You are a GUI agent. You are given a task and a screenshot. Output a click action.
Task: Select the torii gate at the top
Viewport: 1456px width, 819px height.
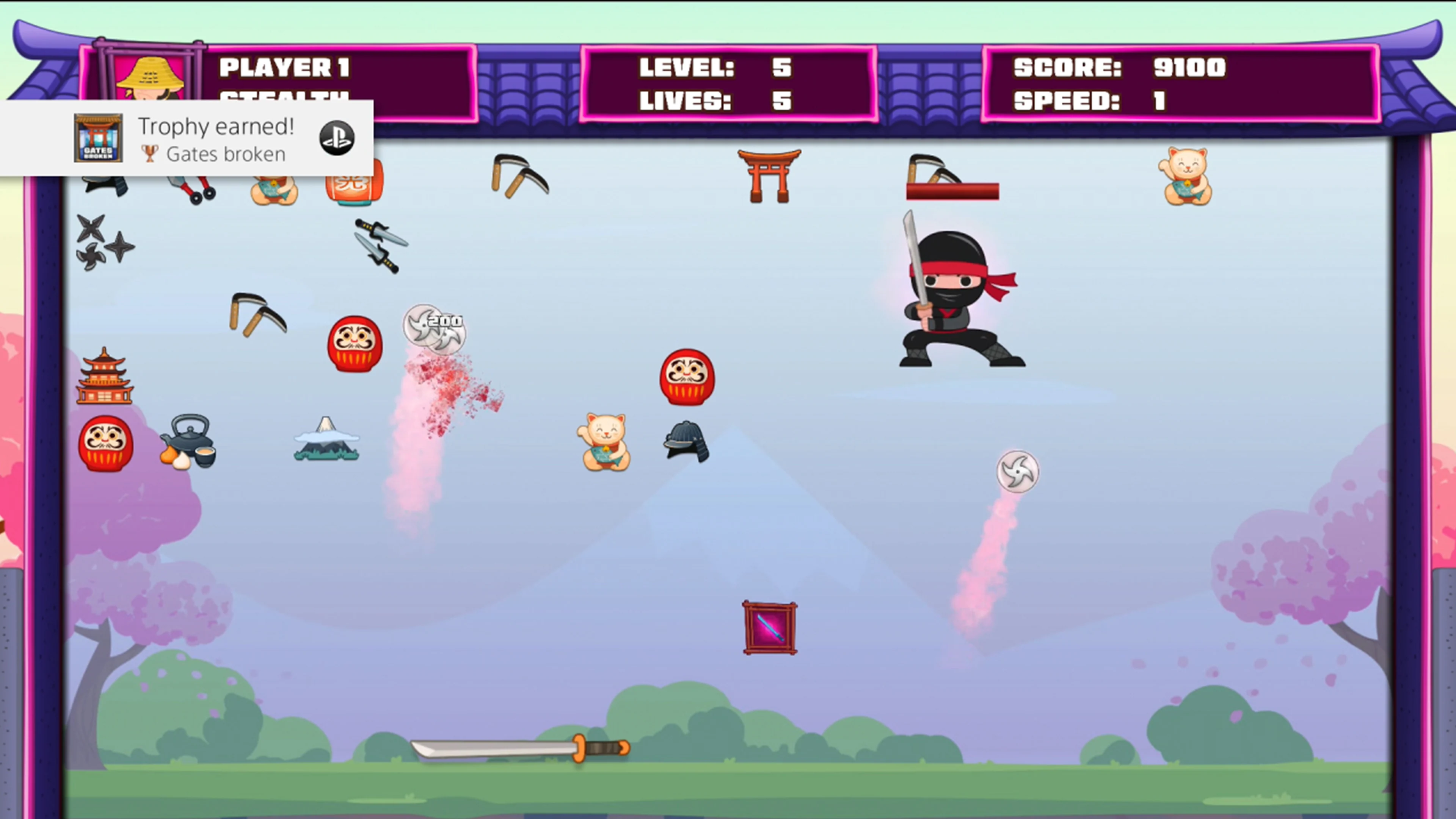pos(769,176)
